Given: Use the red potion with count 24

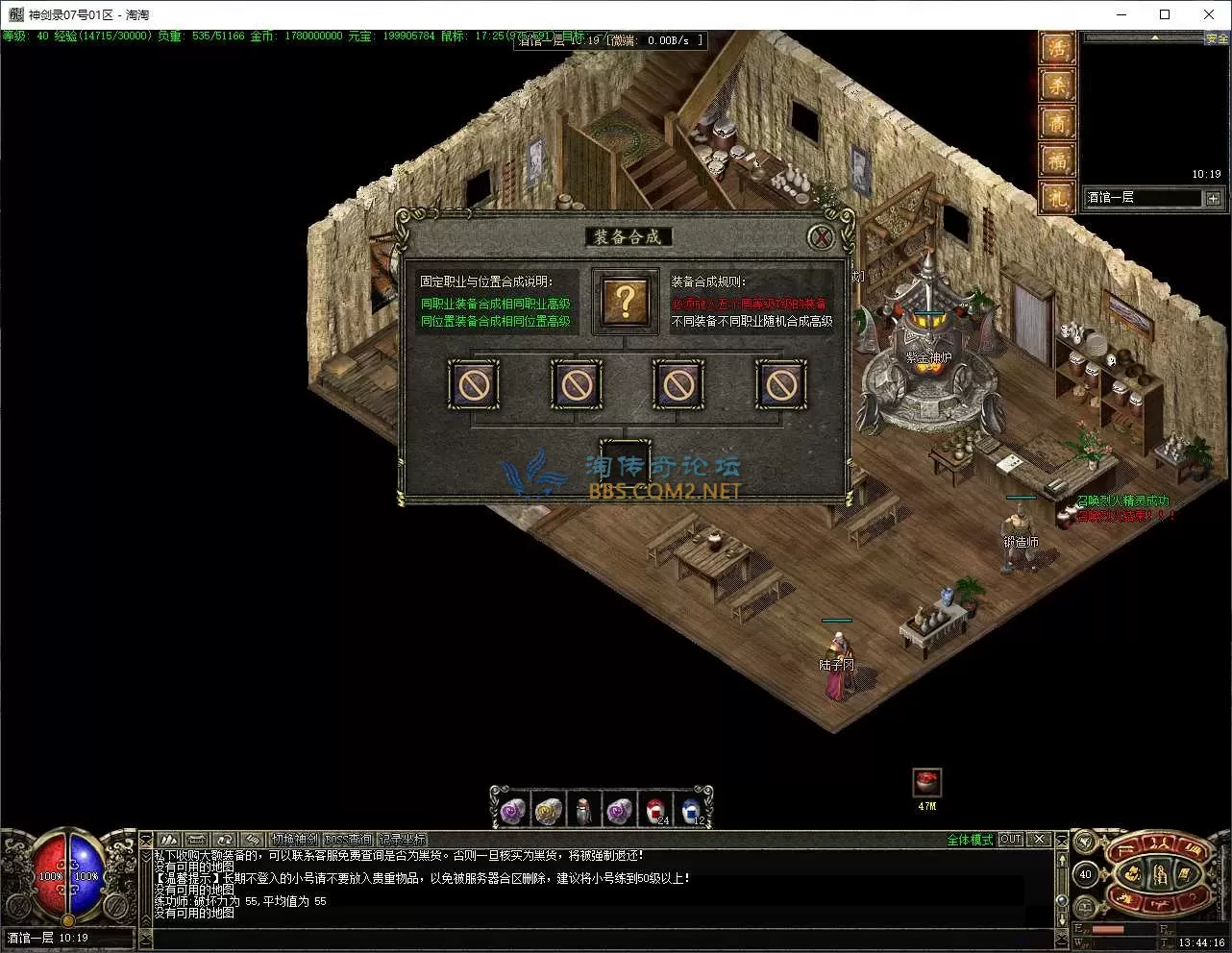Looking at the screenshot, I should tap(654, 811).
